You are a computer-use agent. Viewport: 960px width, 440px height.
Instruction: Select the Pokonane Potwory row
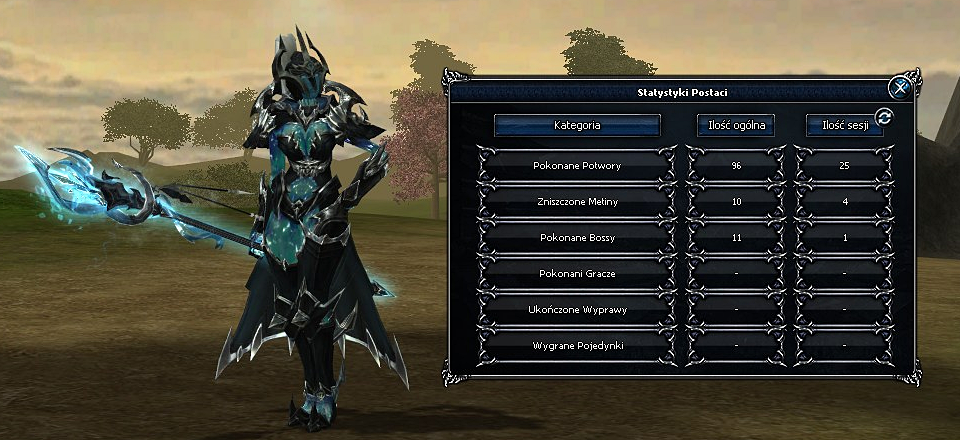577,165
